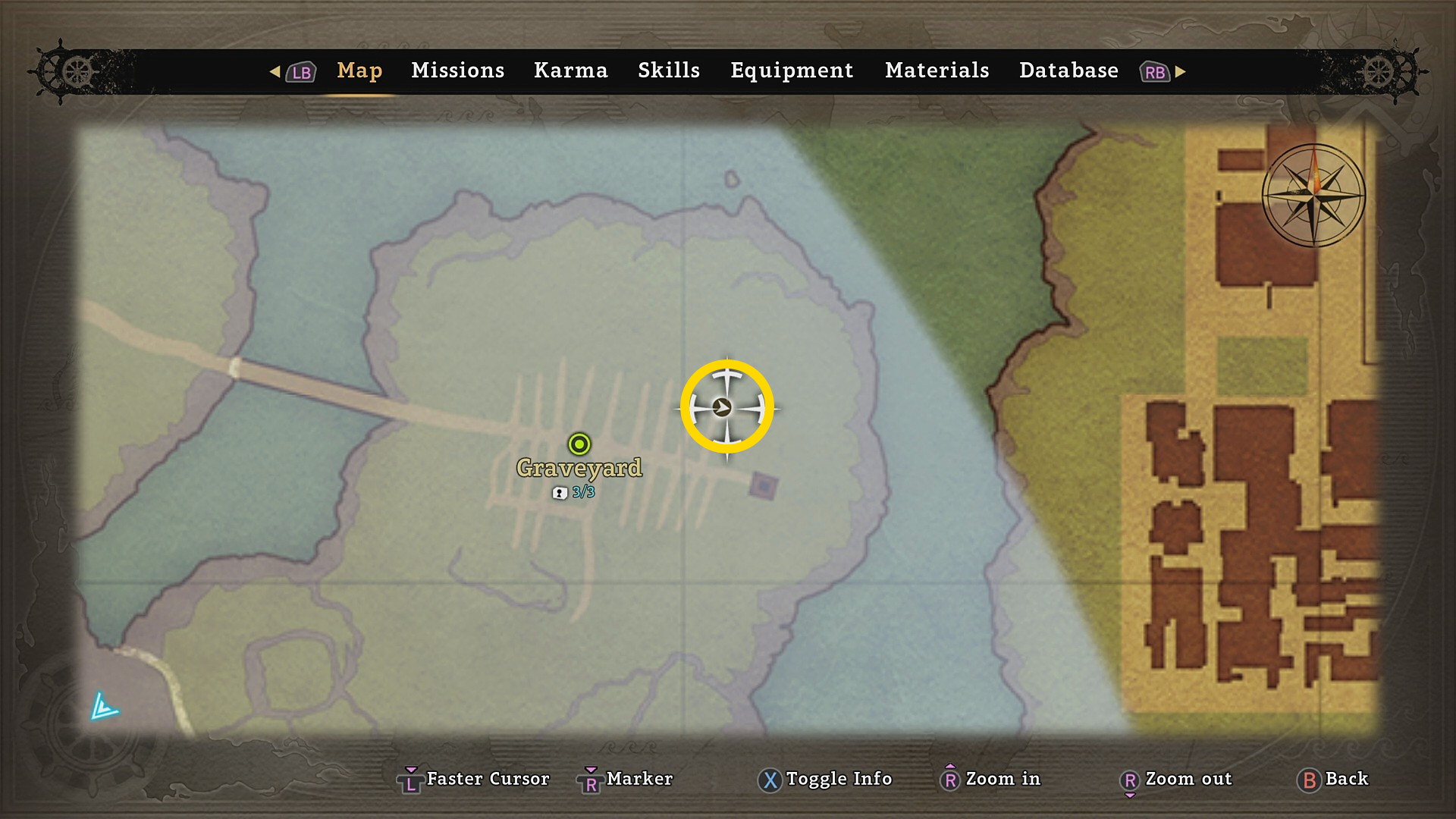Click the yellow-ringed map cursor
This screenshot has width=1456, height=819.
click(726, 407)
